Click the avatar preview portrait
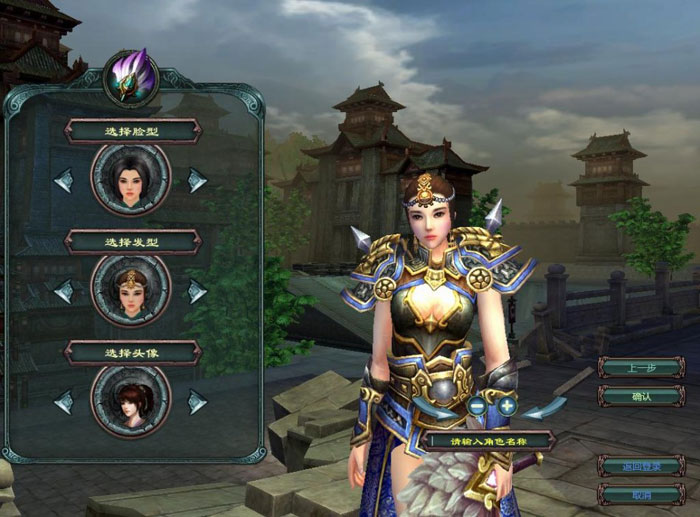Screen dimensions: 700x517 tap(131, 402)
